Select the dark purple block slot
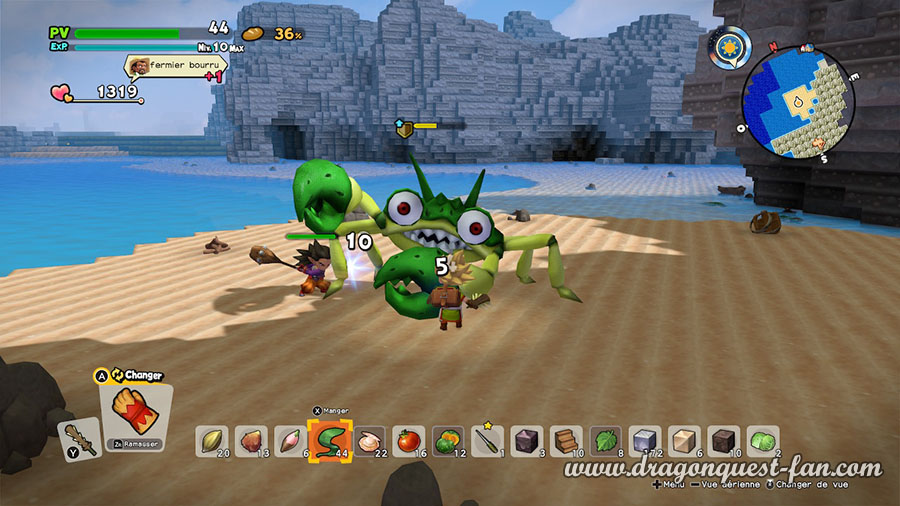The width and height of the screenshot is (900, 506). pyautogui.click(x=526, y=441)
